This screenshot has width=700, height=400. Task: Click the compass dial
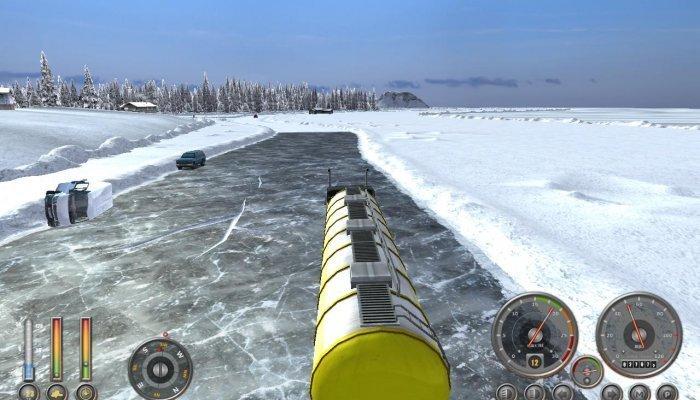click(x=159, y=369)
